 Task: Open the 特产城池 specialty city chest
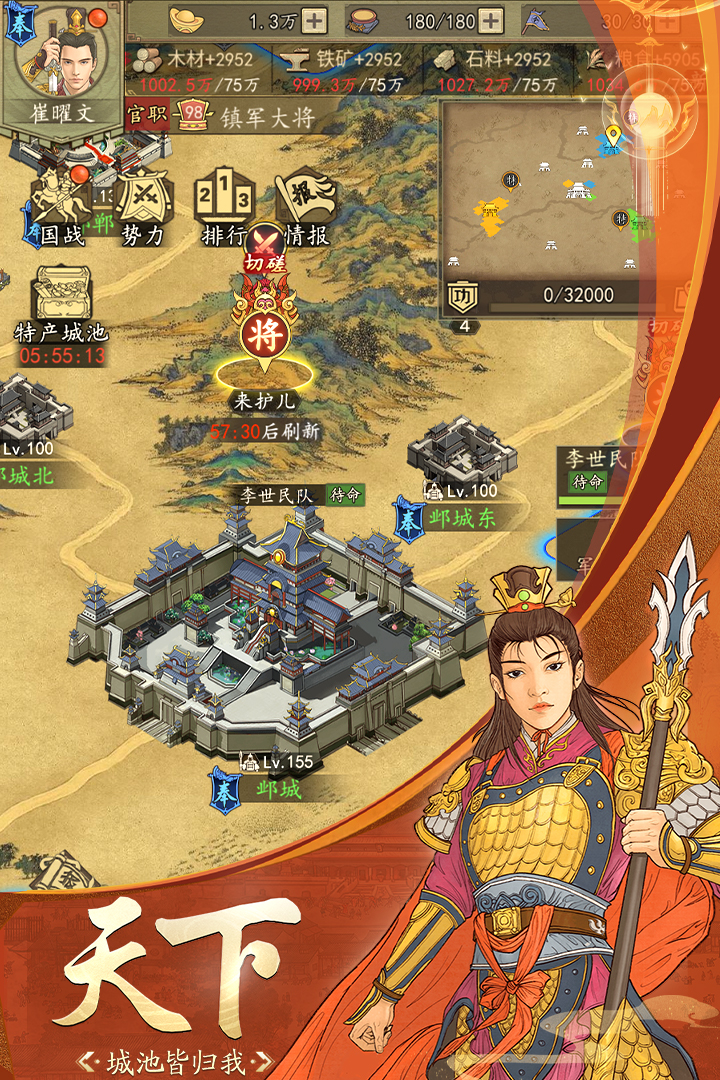(61, 300)
